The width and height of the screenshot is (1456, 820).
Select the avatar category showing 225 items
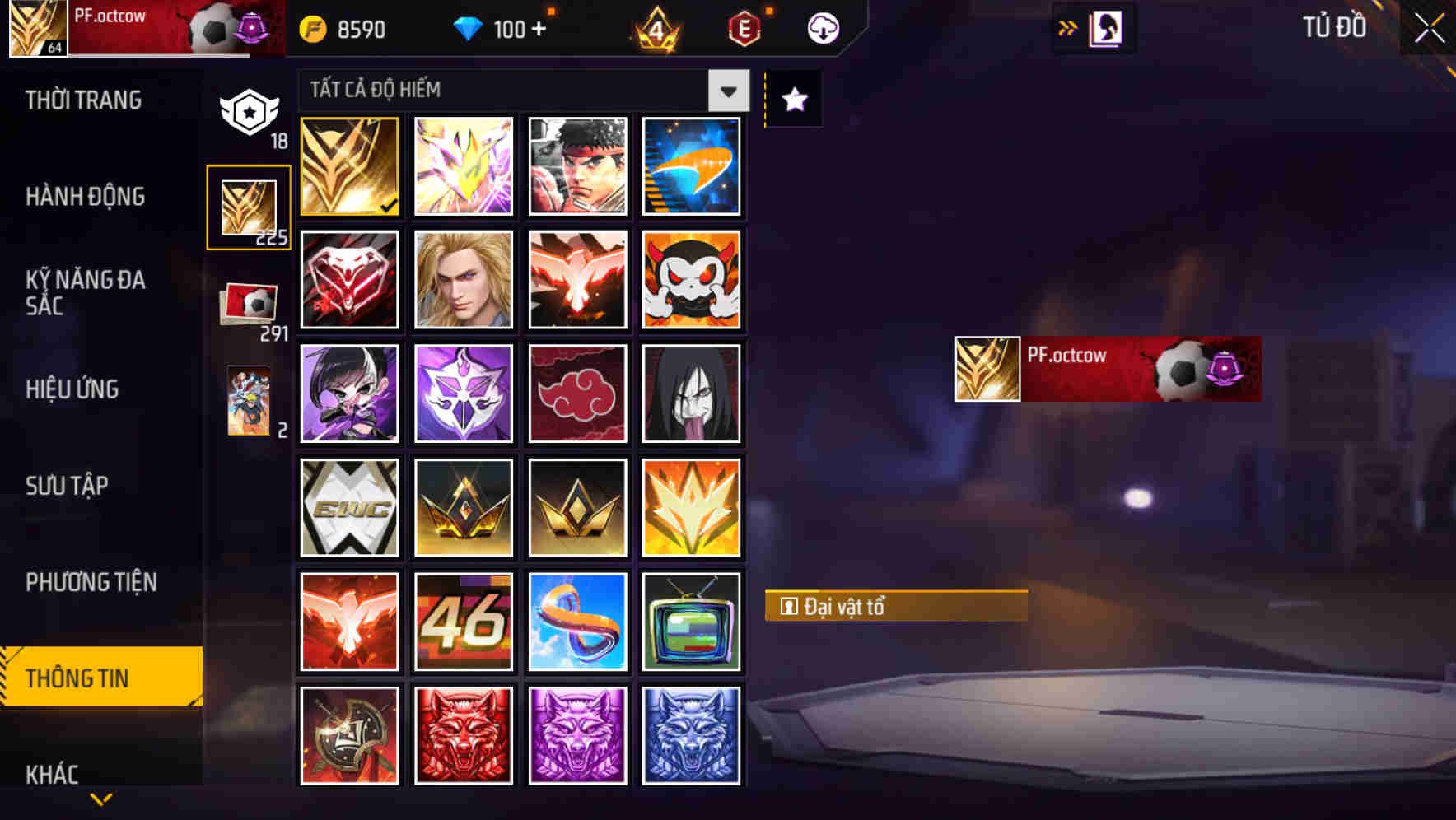[250, 207]
